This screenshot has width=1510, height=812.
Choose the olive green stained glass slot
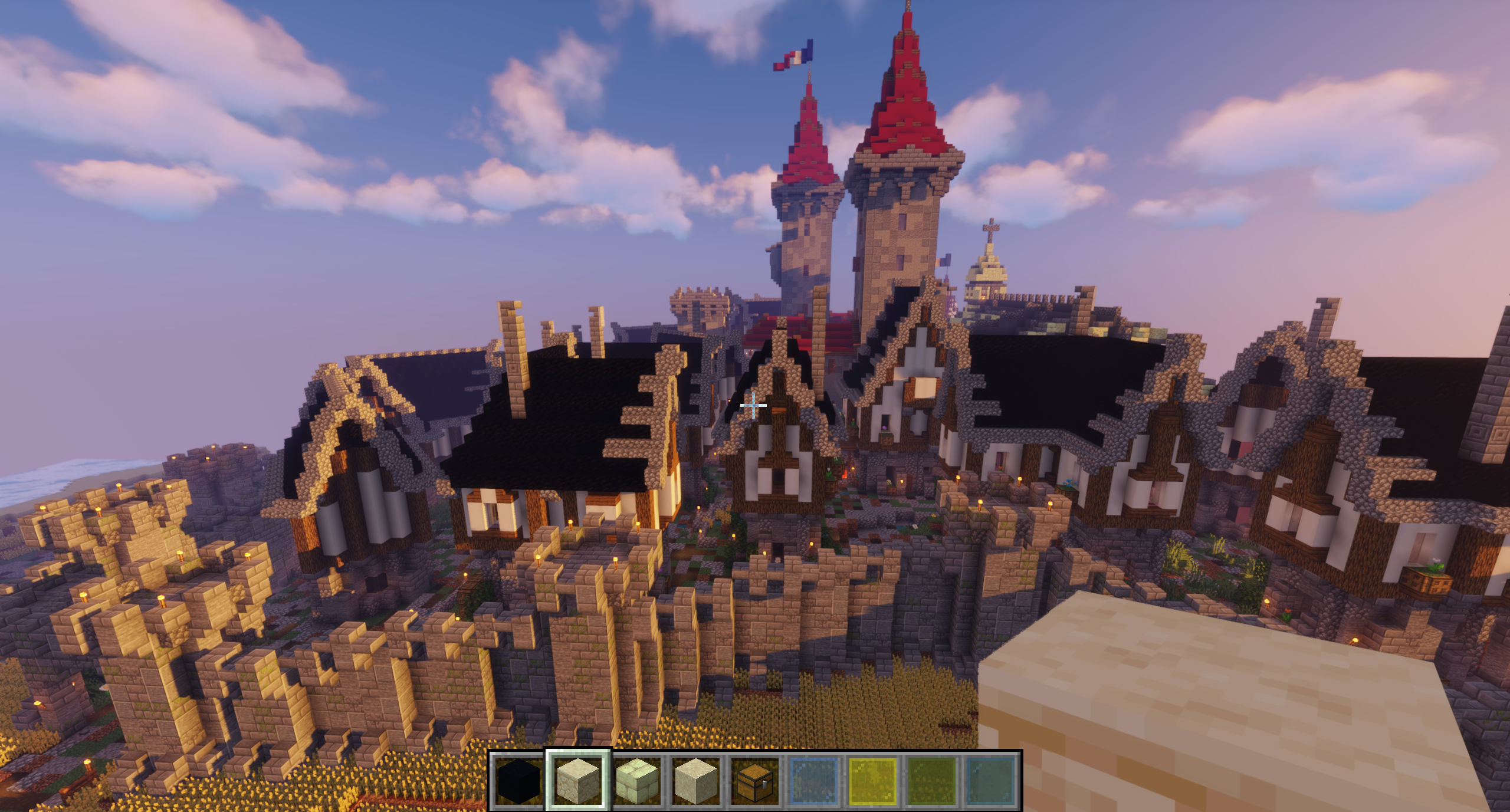tap(932, 781)
